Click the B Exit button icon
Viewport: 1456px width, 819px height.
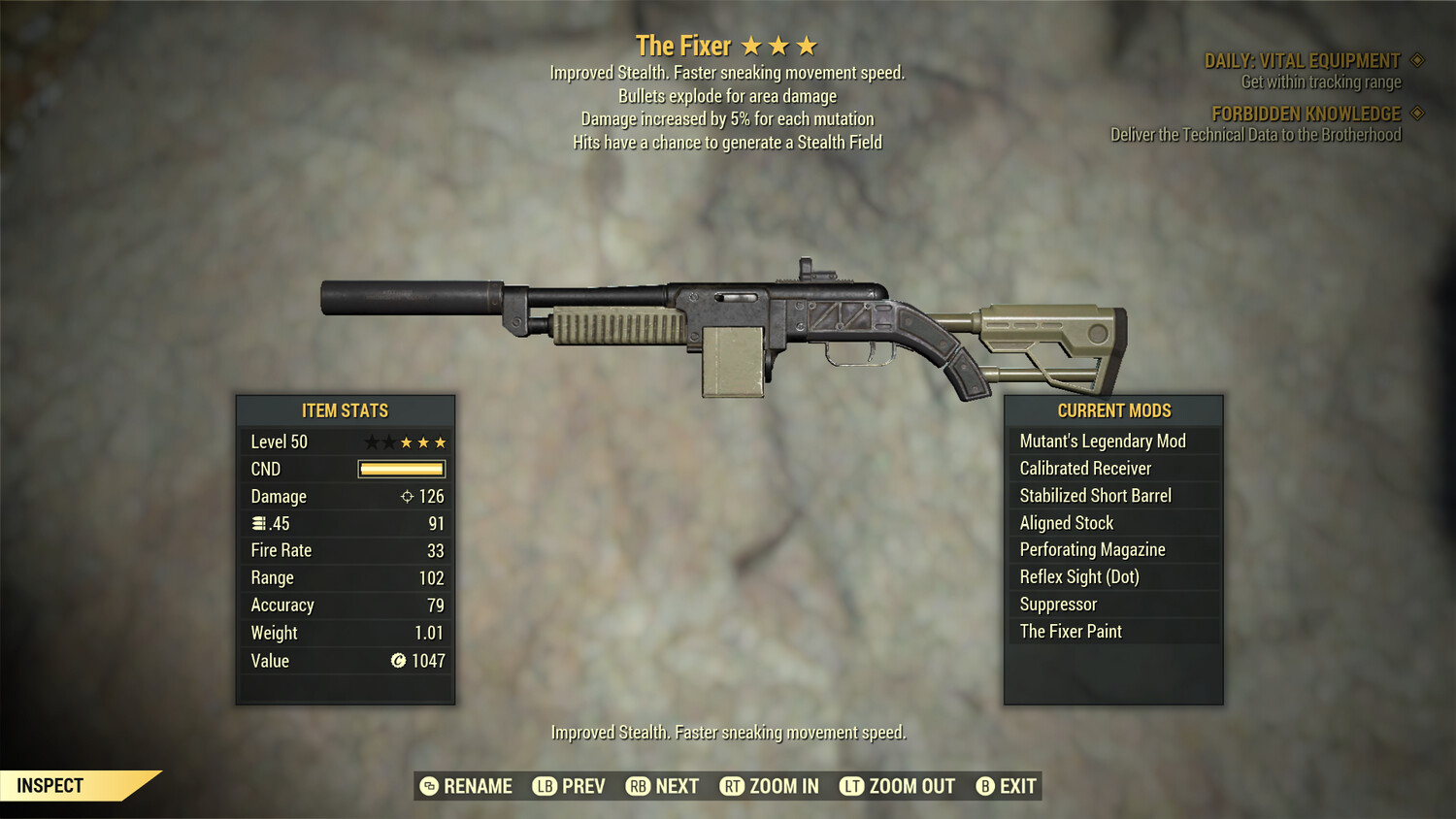[x=986, y=786]
